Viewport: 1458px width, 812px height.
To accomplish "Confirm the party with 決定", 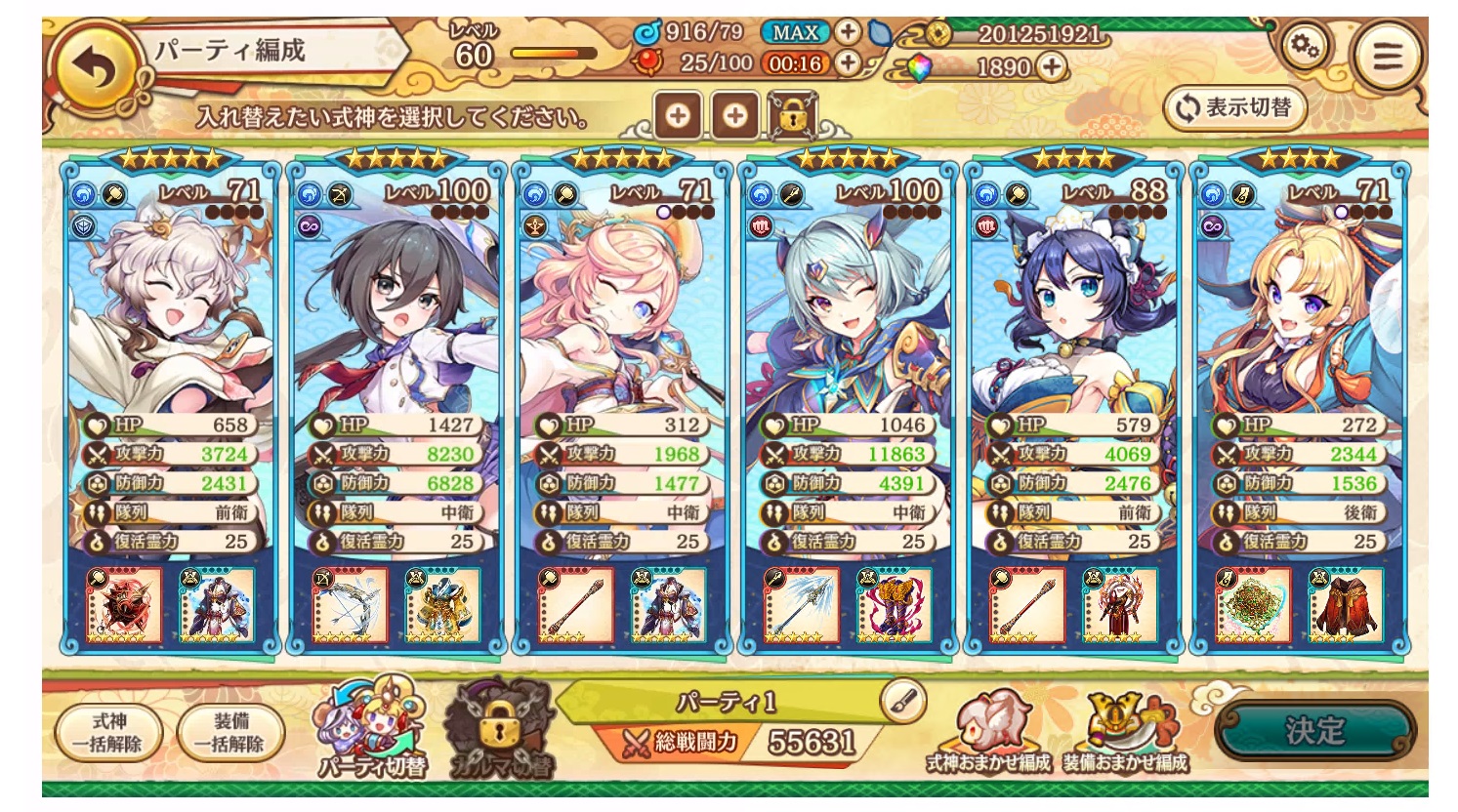I will [x=1314, y=730].
